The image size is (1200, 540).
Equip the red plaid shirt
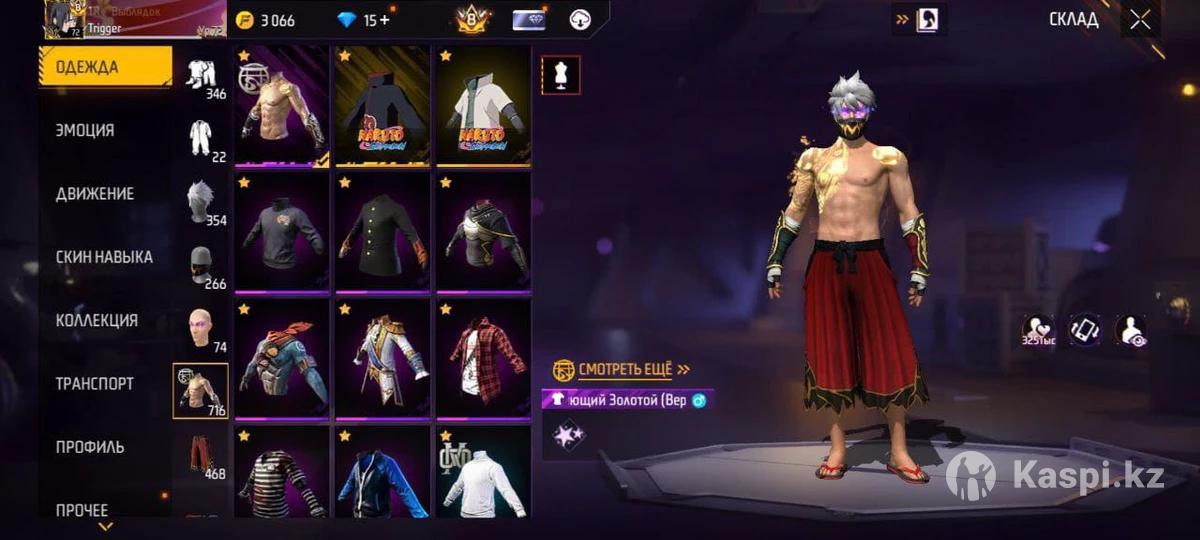point(483,358)
